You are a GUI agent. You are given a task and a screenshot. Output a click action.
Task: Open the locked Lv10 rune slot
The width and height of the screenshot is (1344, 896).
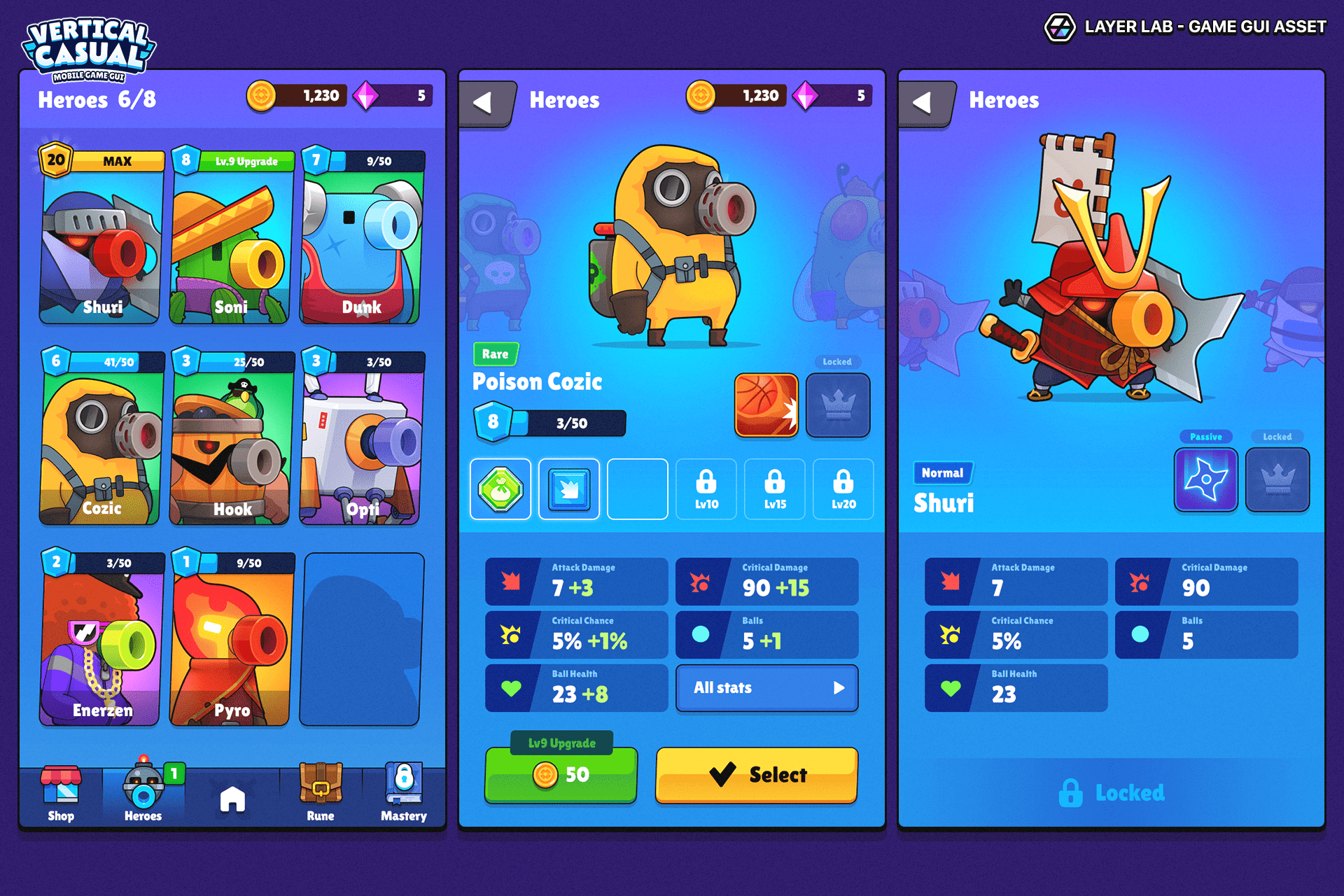coord(706,489)
